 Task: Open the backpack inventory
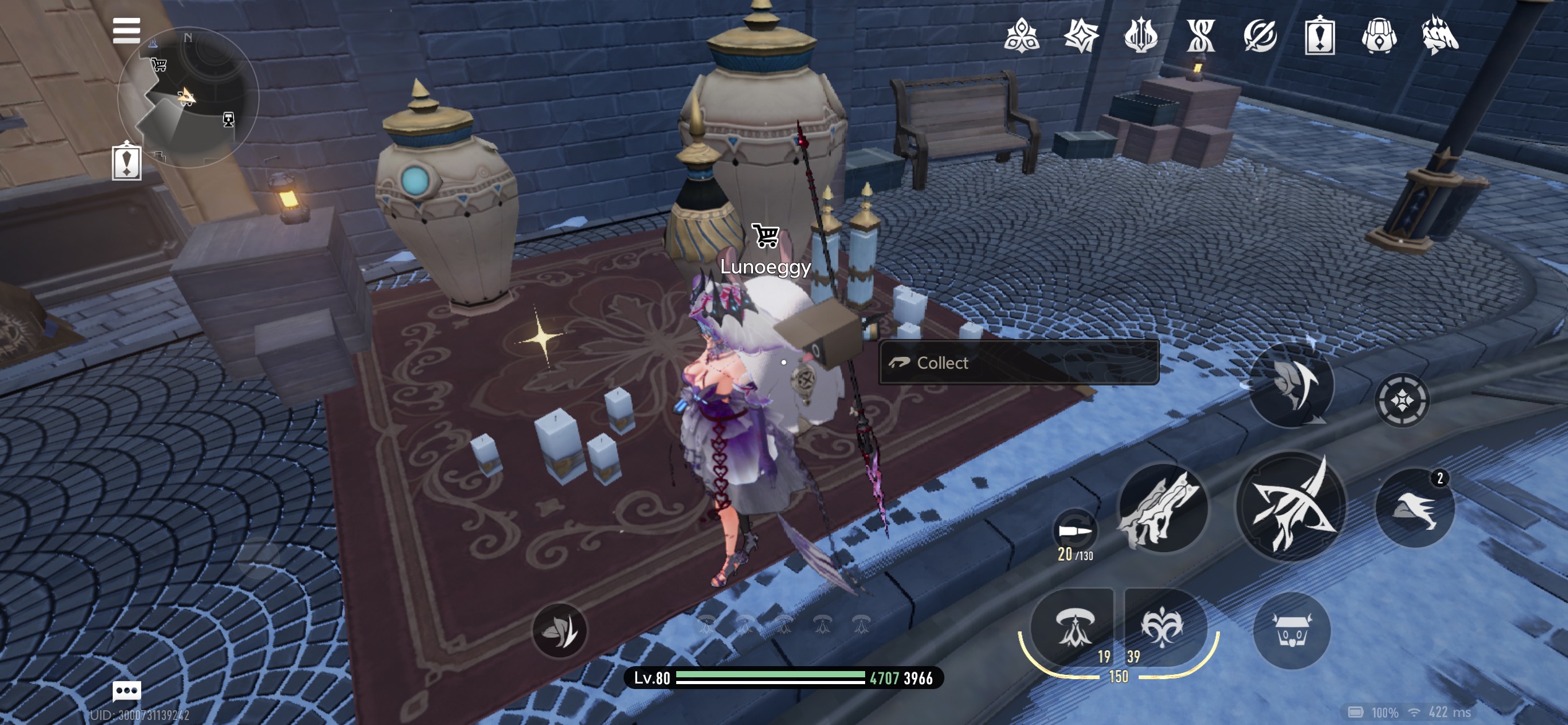(x=1379, y=36)
